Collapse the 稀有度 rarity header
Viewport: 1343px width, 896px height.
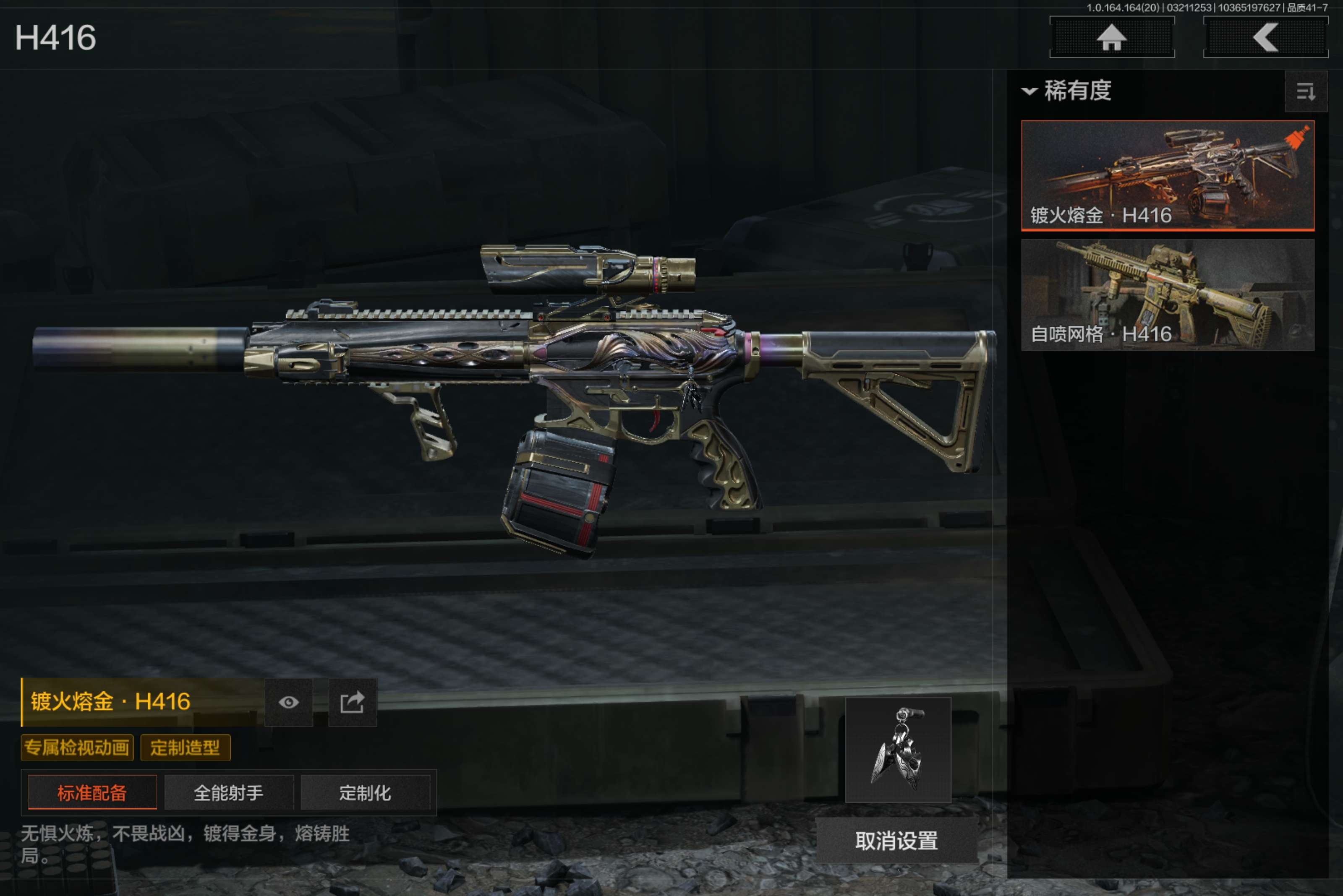(1067, 91)
